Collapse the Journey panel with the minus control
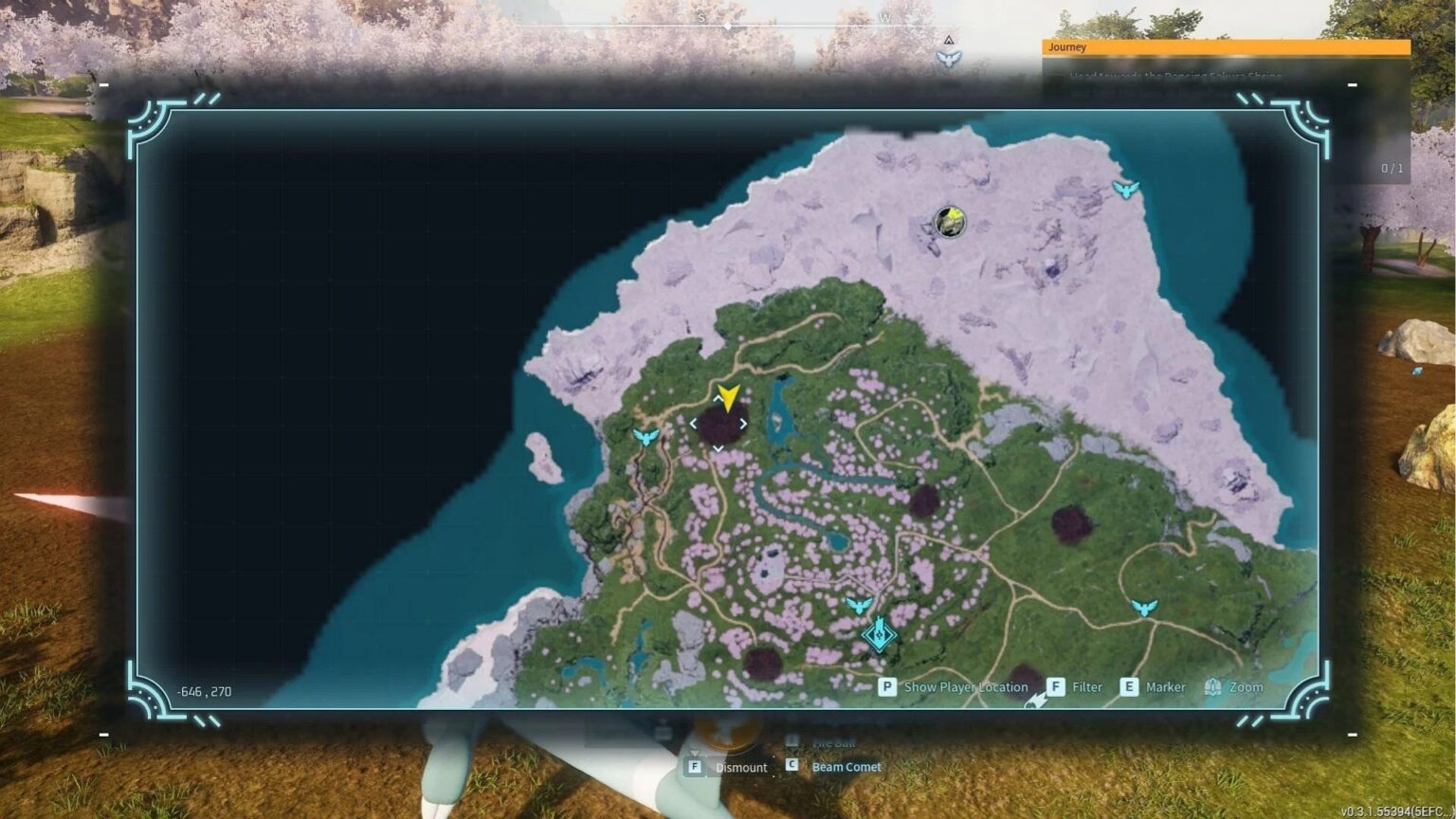Viewport: 1456px width, 819px height. [1351, 83]
